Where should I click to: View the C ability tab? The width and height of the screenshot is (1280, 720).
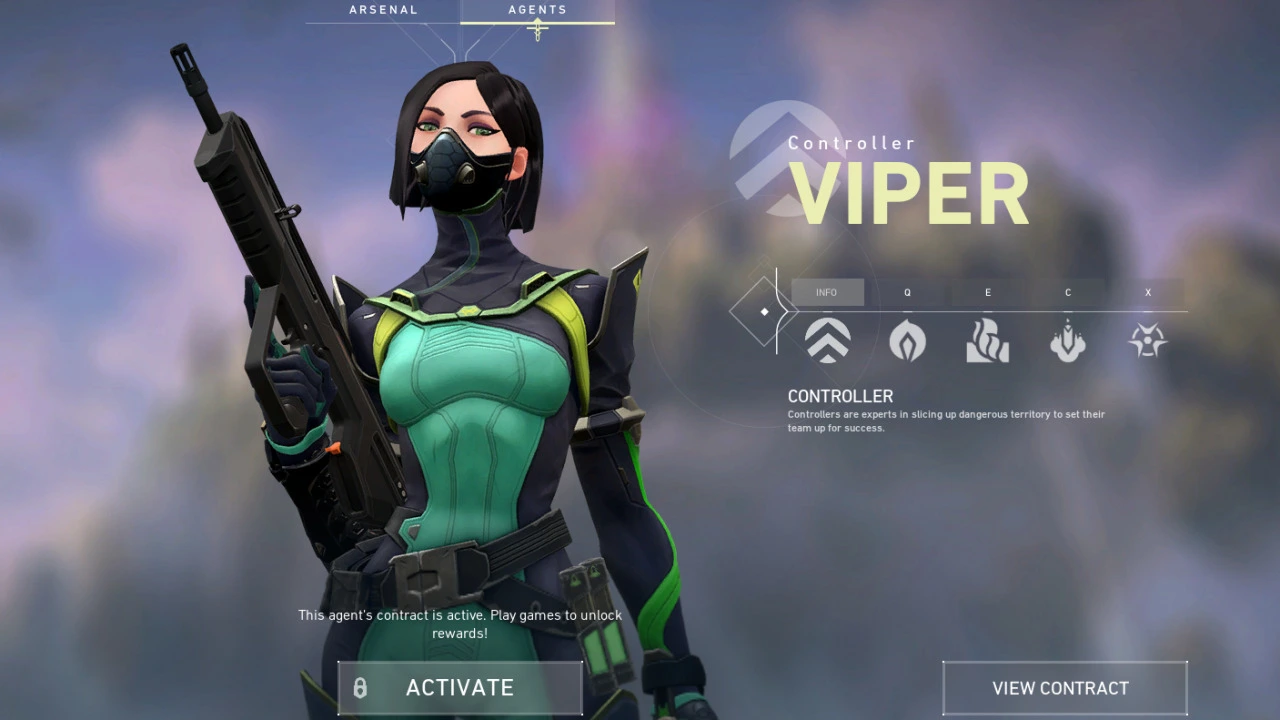click(x=1068, y=292)
